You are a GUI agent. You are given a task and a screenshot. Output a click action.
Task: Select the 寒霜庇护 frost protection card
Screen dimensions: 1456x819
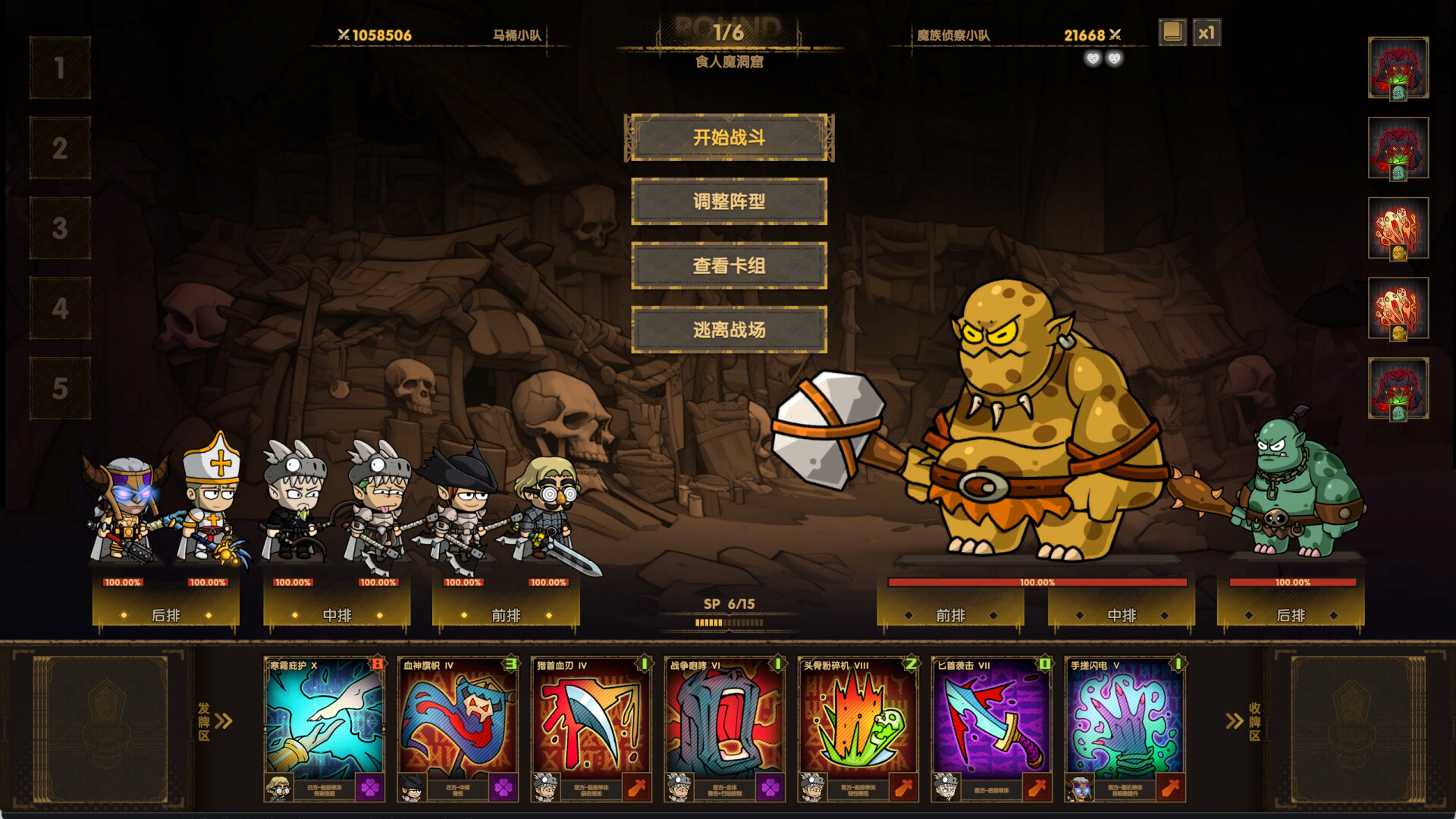point(325,724)
